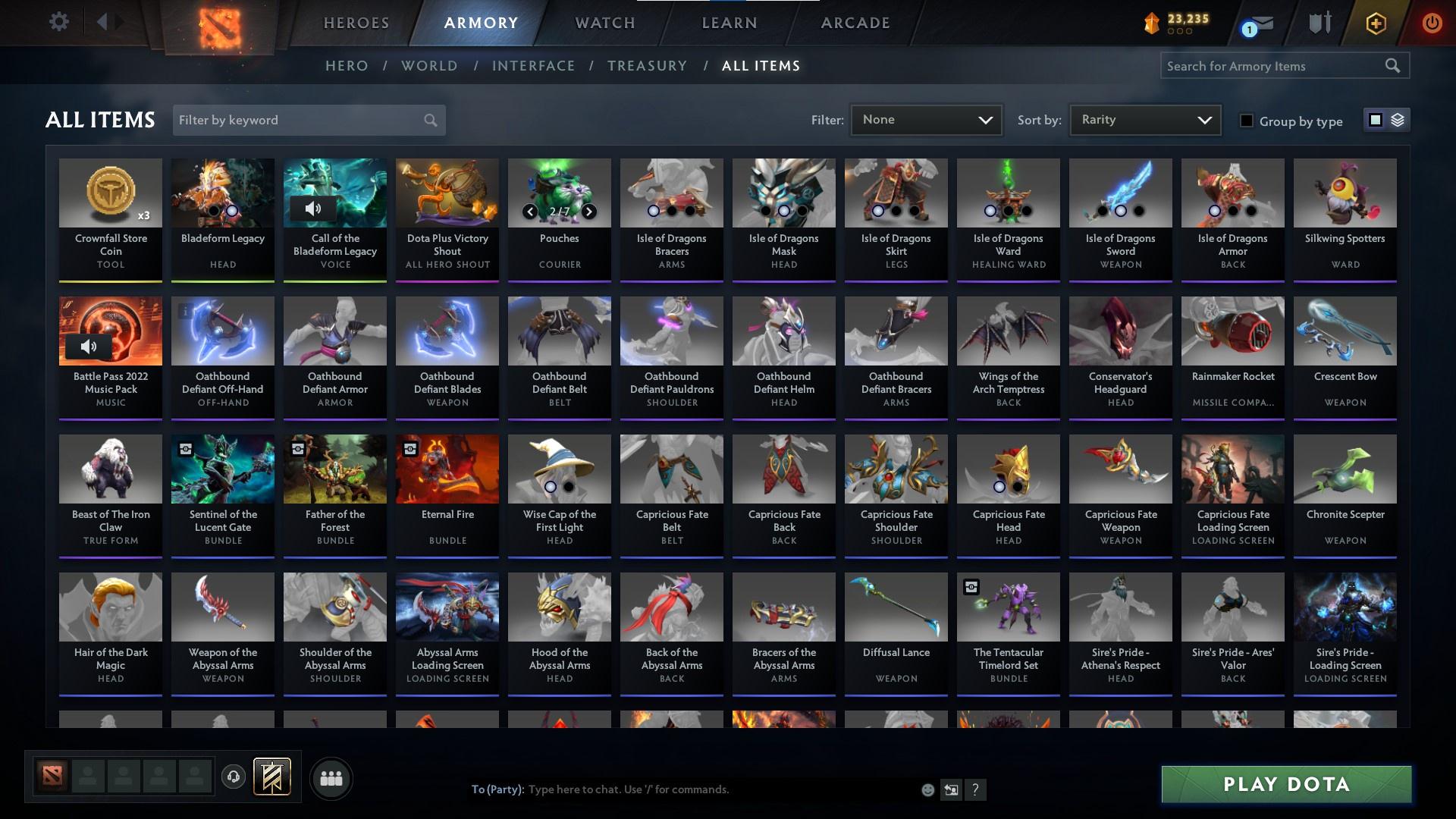Open the friends list icon near chat

tap(331, 777)
